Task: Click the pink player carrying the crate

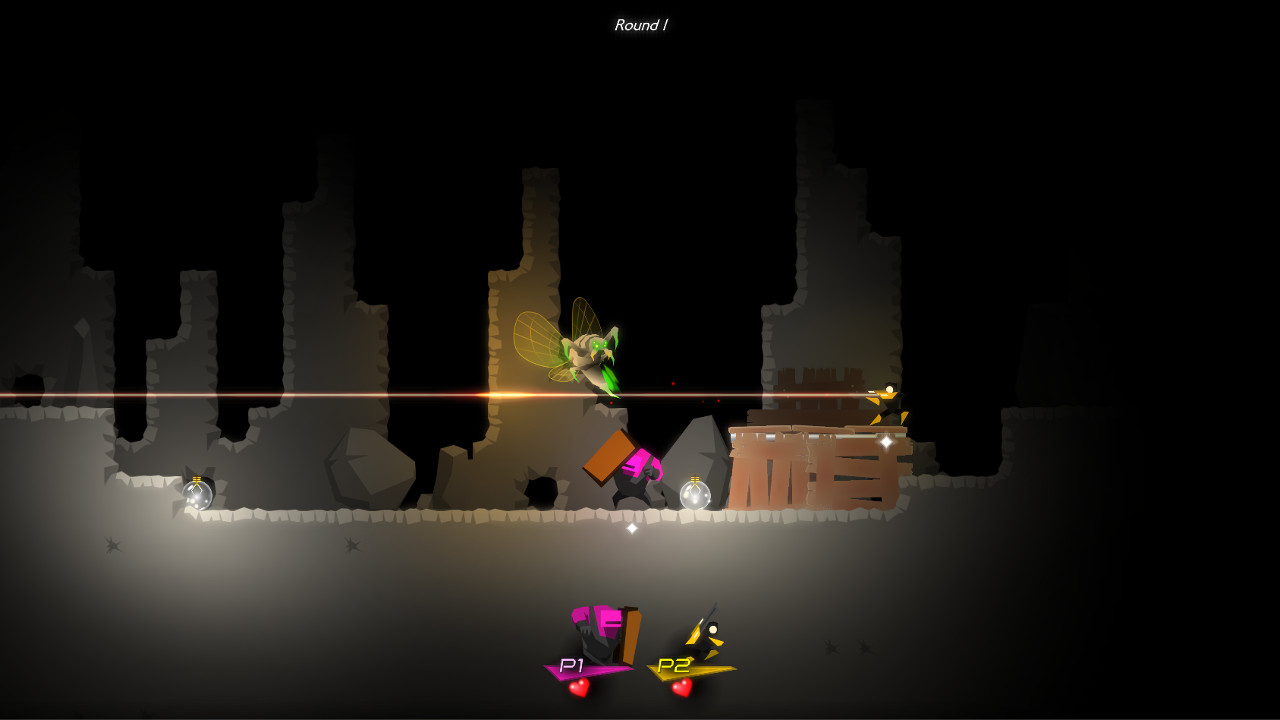Action: pyautogui.click(x=638, y=470)
